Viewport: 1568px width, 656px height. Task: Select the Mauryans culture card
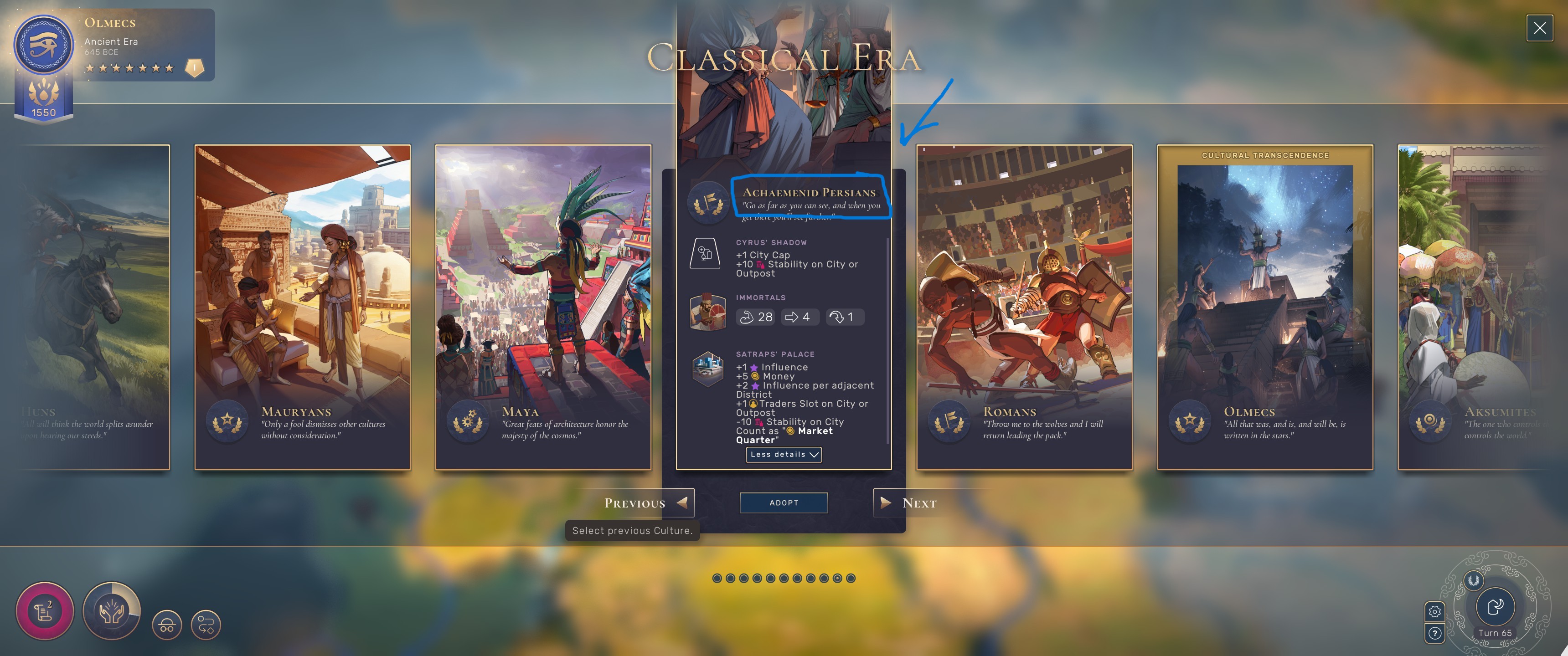tap(303, 304)
